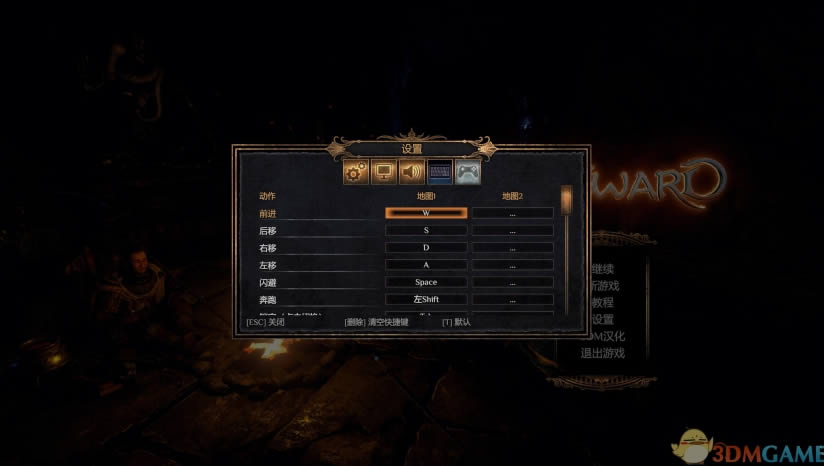This screenshot has width=824, height=466.
Task: Open the gear general settings tab
Action: (x=355, y=172)
